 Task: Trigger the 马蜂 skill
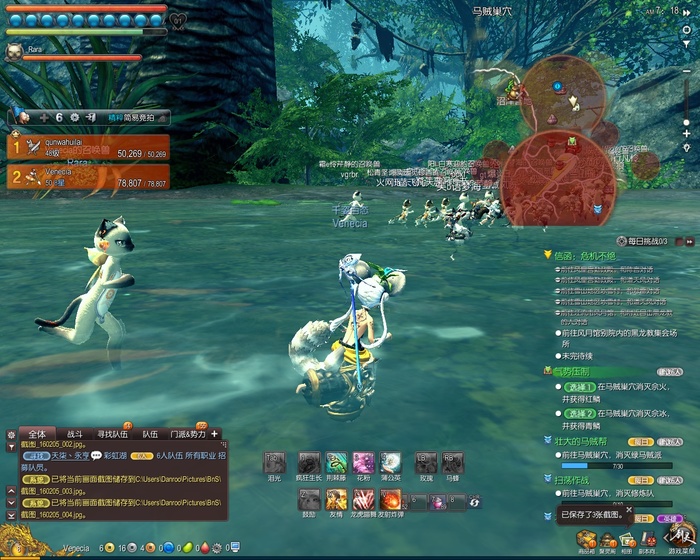pyautogui.click(x=453, y=463)
